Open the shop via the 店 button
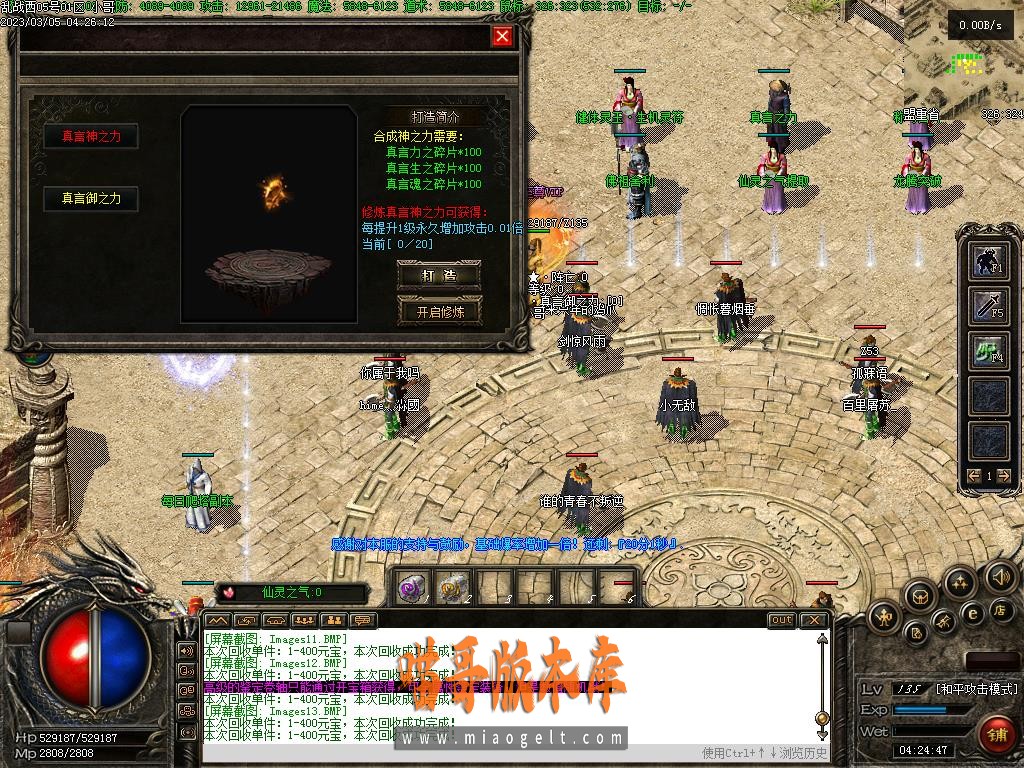This screenshot has height=768, width=1024. coord(998,610)
